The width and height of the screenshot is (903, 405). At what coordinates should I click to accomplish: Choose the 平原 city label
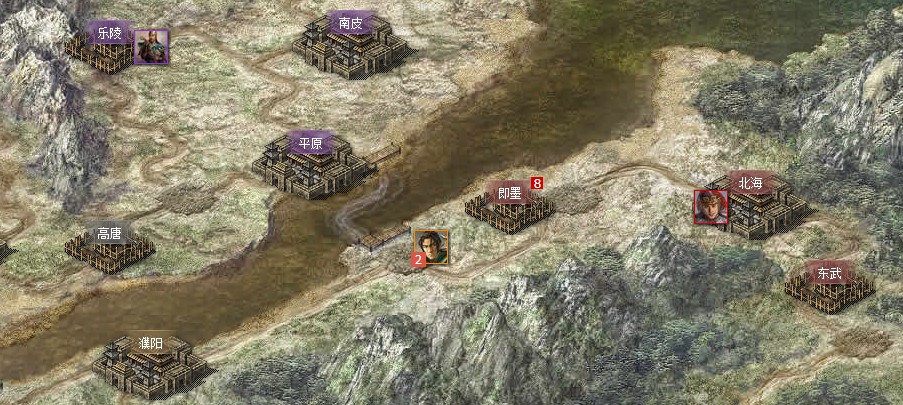311,143
